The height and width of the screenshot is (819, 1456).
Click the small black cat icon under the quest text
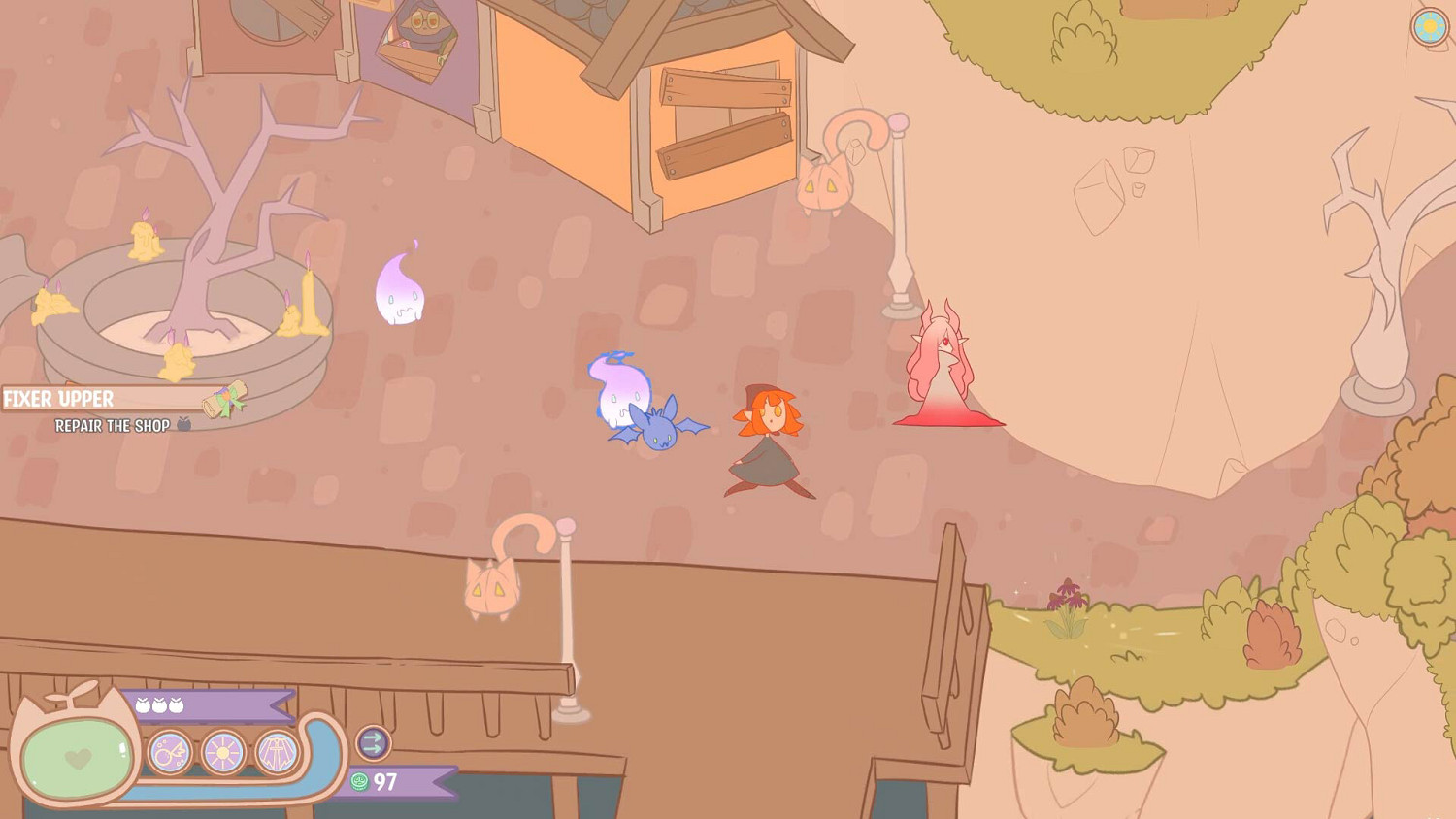pos(184,424)
